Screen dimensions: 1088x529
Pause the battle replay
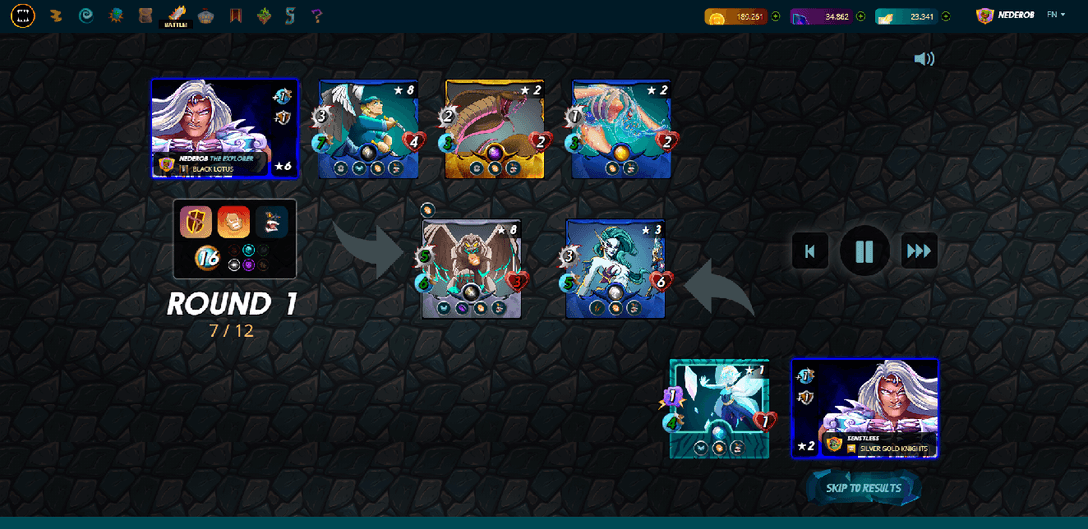(864, 250)
